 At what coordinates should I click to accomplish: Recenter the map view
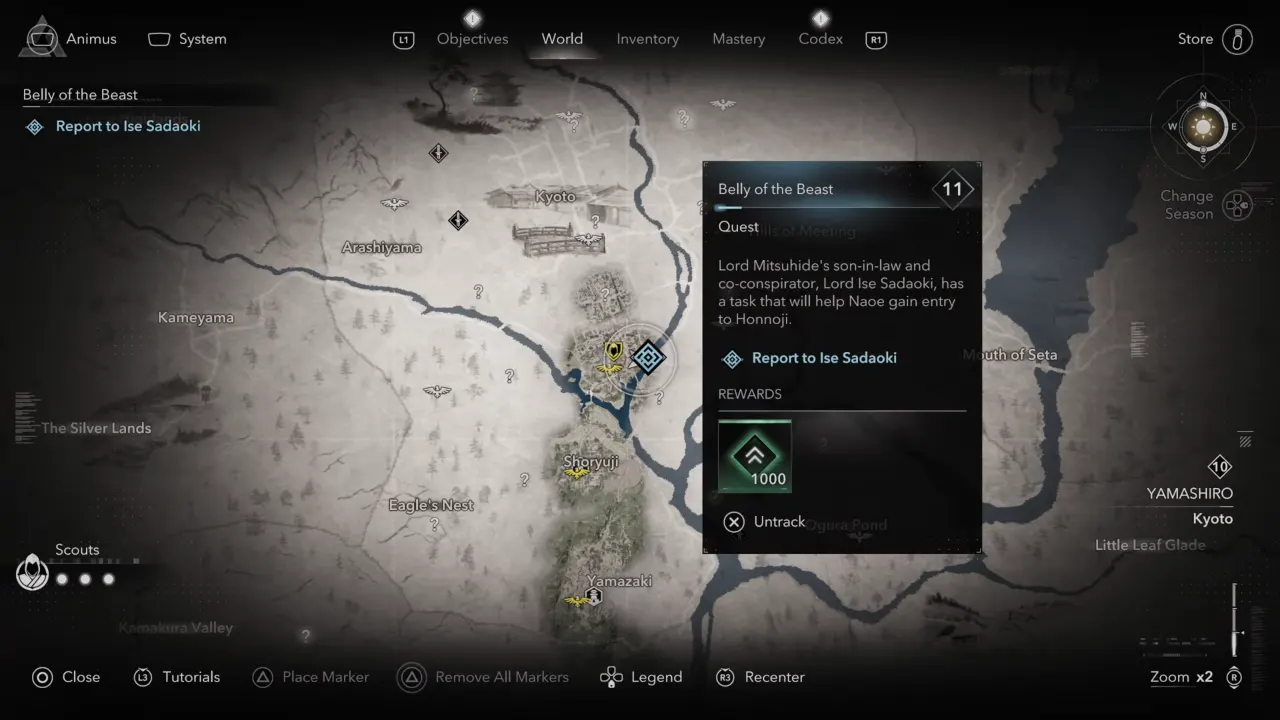coord(760,677)
